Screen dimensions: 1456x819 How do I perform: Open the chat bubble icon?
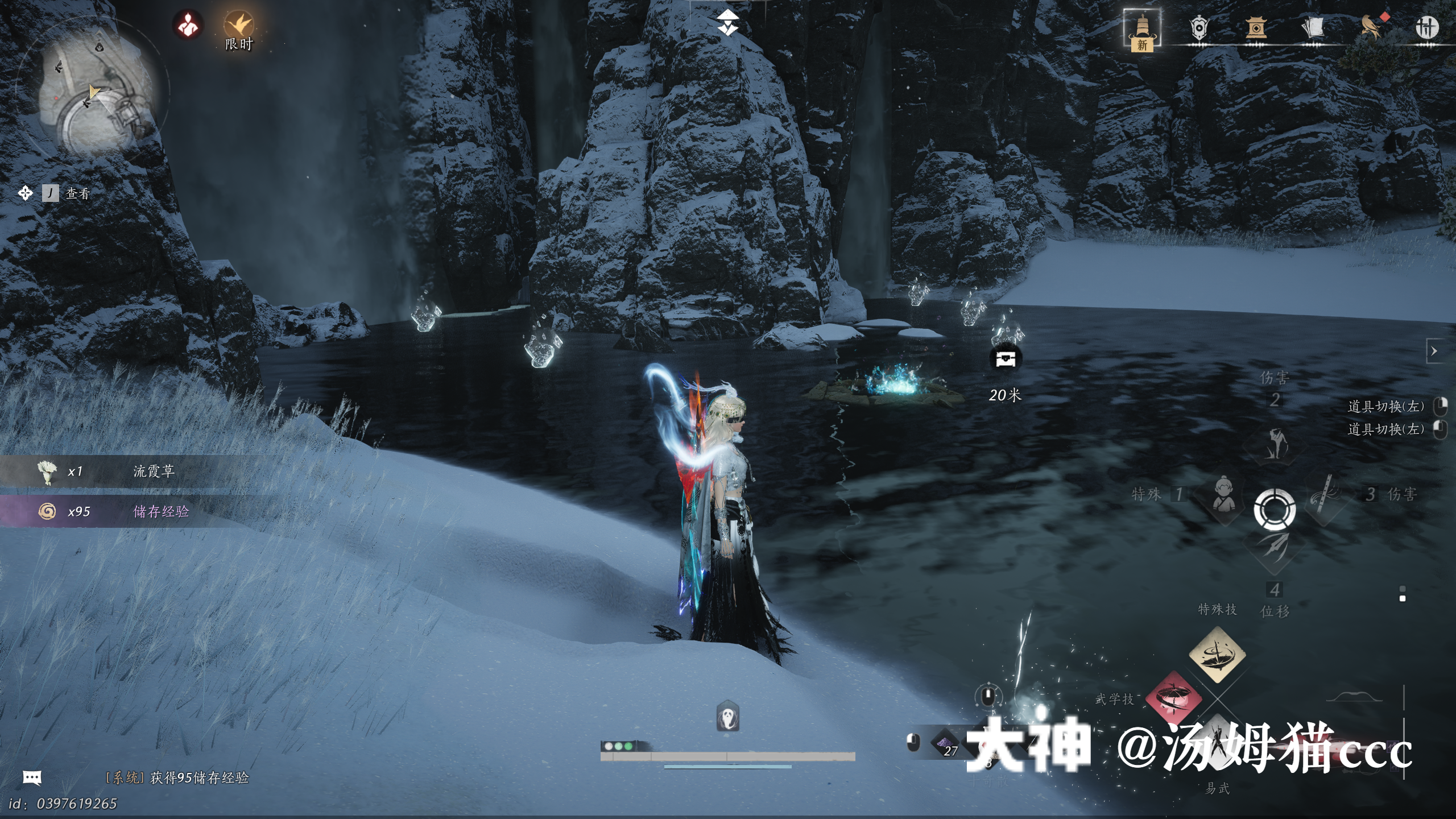pyautogui.click(x=32, y=777)
